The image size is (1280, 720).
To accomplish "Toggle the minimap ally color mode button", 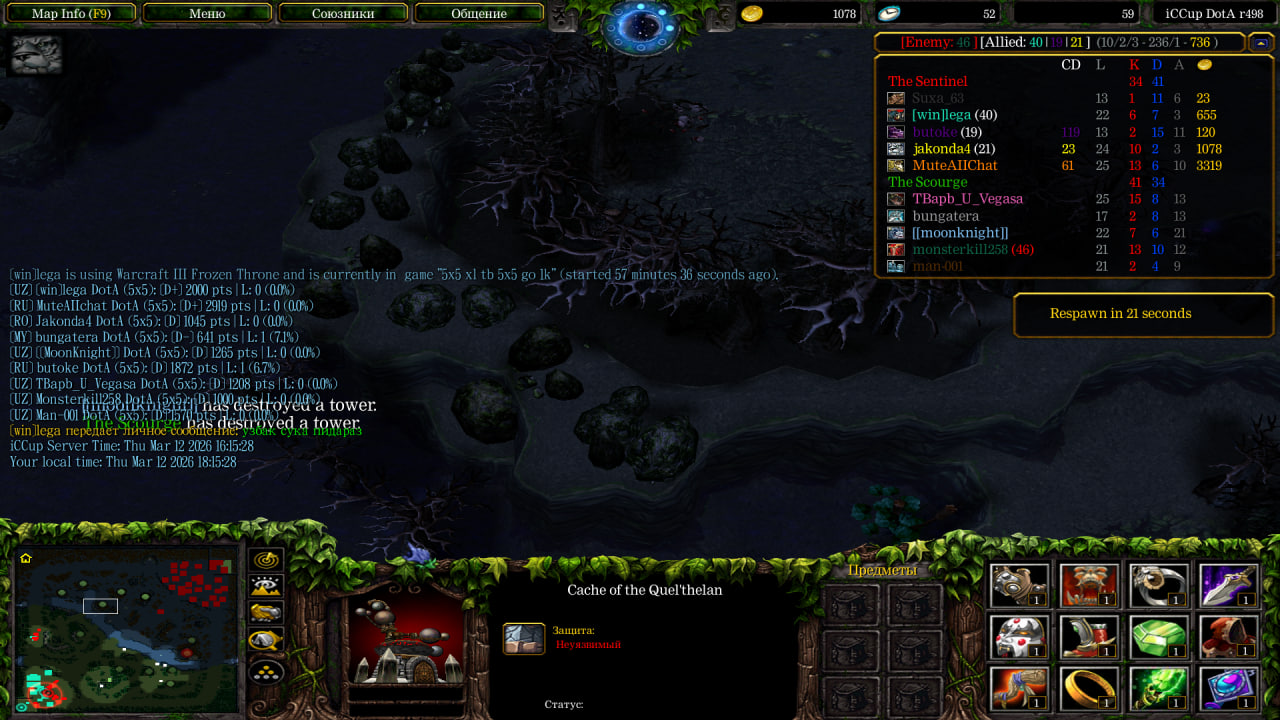I will 266,613.
